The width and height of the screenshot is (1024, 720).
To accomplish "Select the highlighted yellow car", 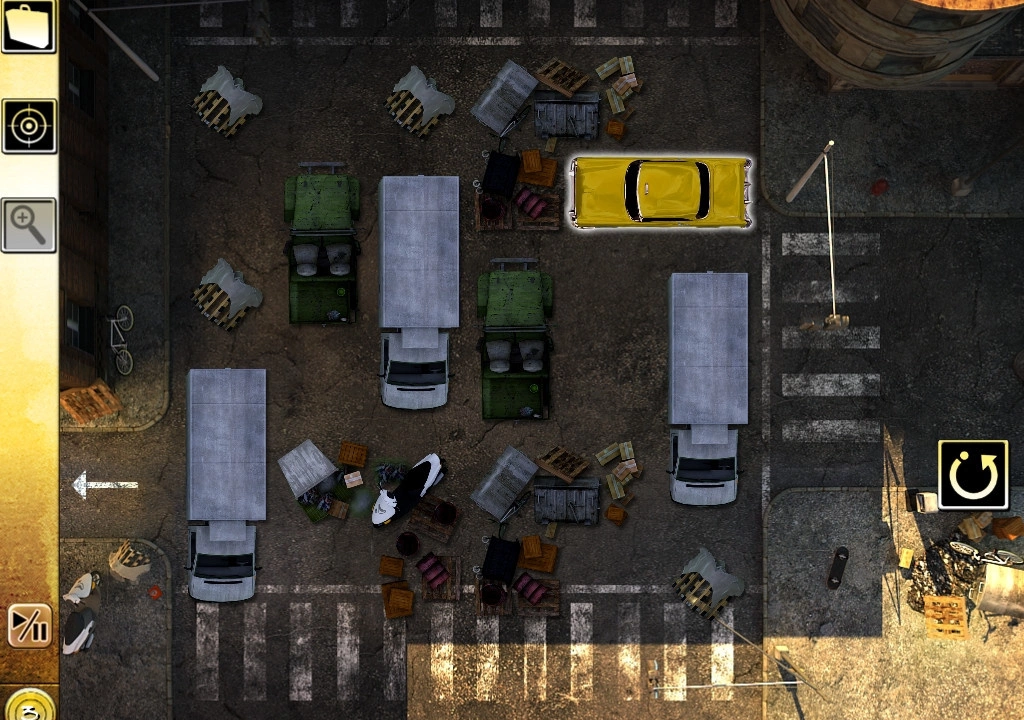I will point(660,192).
